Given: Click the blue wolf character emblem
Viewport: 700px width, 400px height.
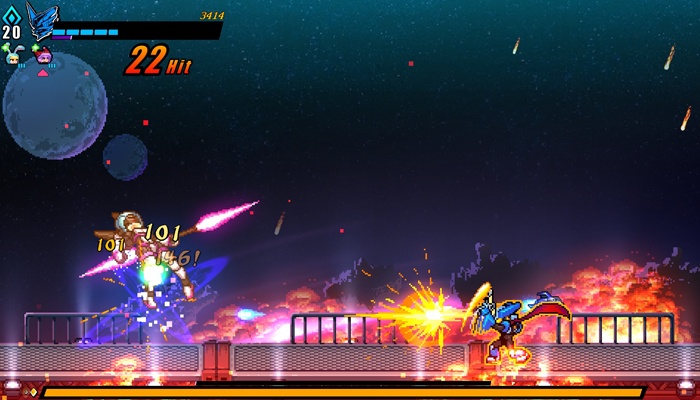Looking at the screenshot, I should click(x=42, y=19).
